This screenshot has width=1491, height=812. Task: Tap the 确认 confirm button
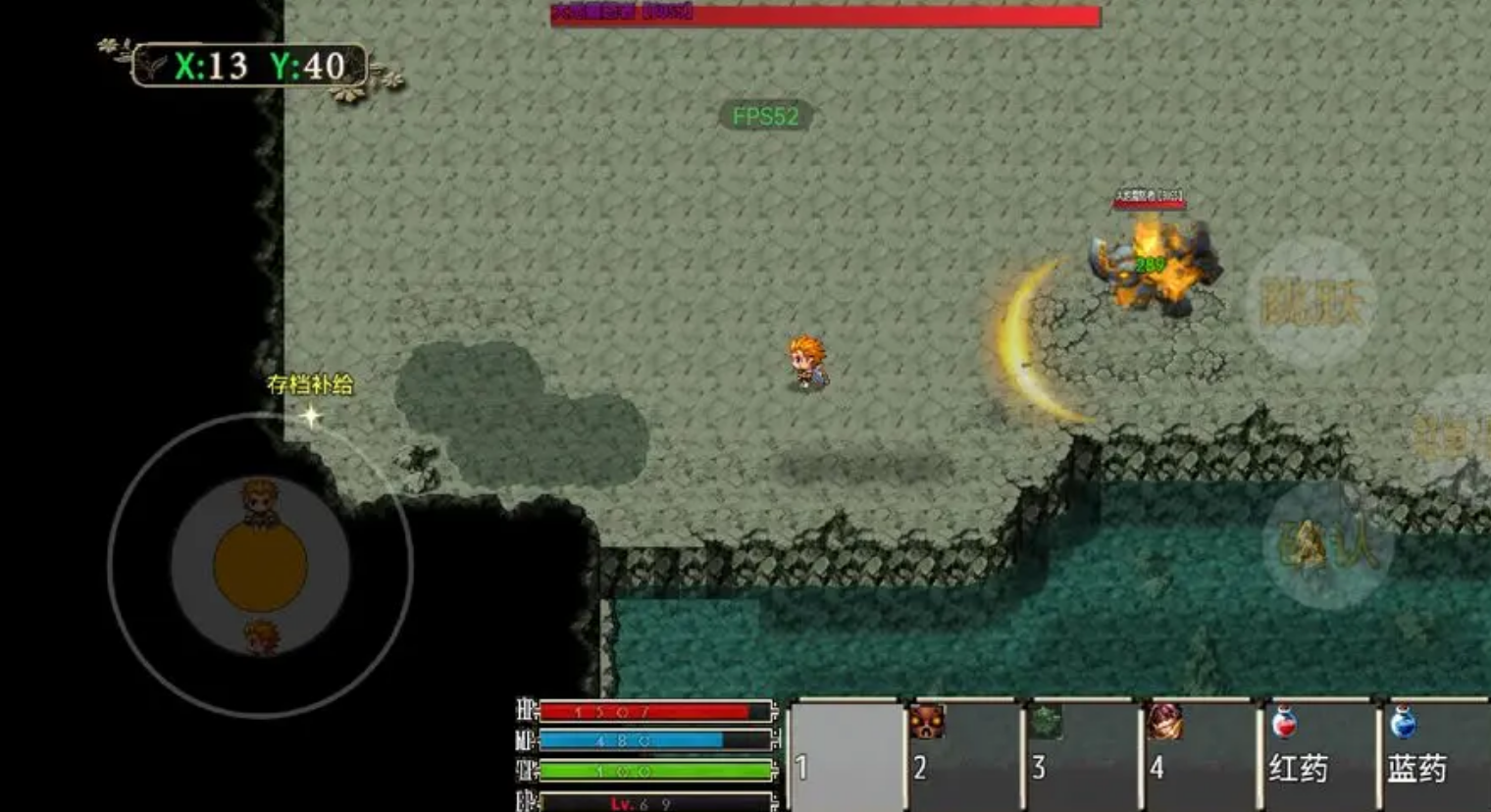[1329, 545]
